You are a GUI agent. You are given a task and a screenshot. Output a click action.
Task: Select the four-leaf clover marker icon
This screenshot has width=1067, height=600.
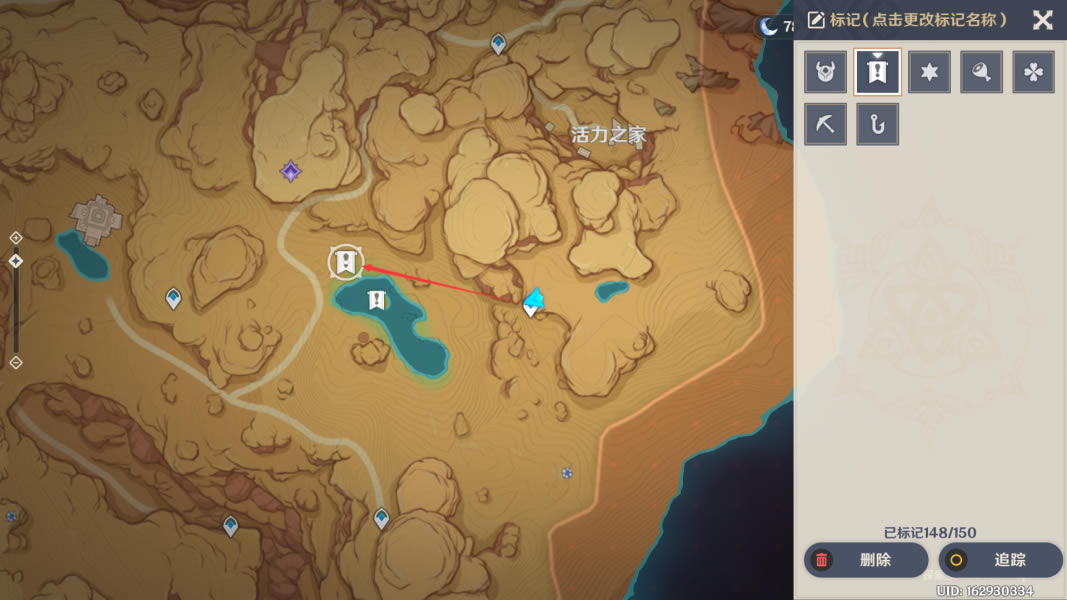click(1034, 72)
